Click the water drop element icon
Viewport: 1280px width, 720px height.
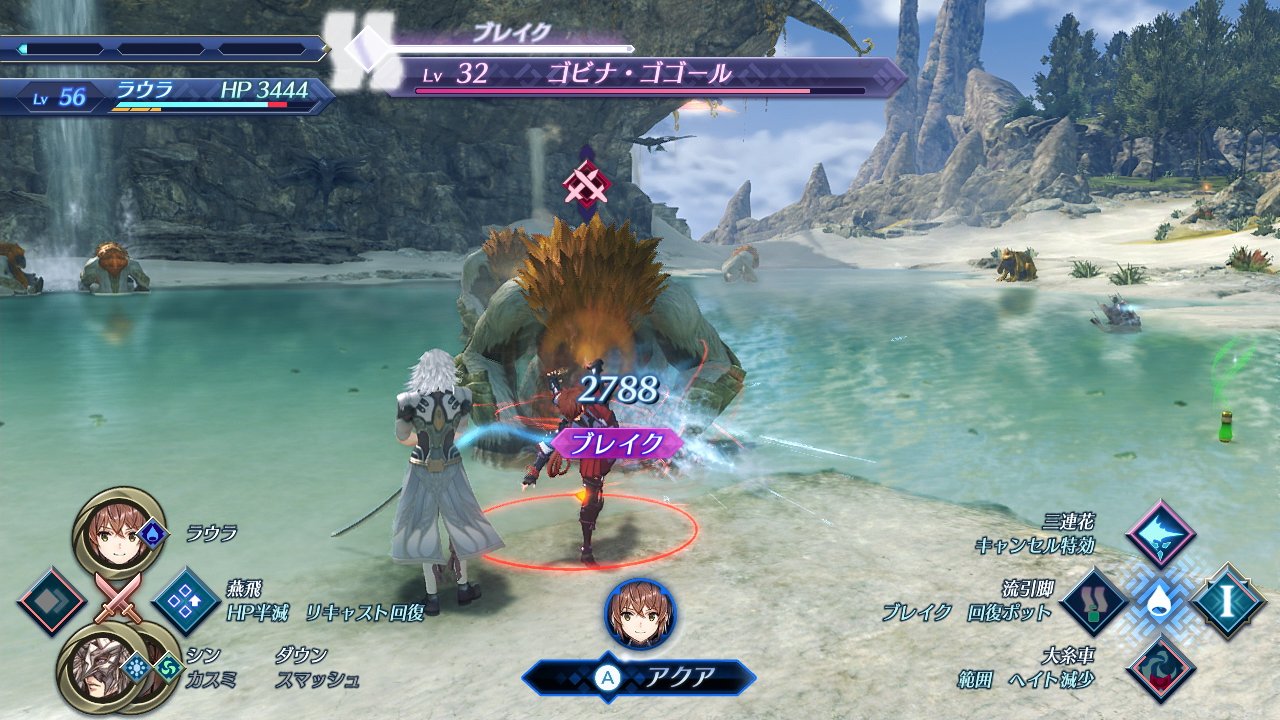pyautogui.click(x=1160, y=602)
